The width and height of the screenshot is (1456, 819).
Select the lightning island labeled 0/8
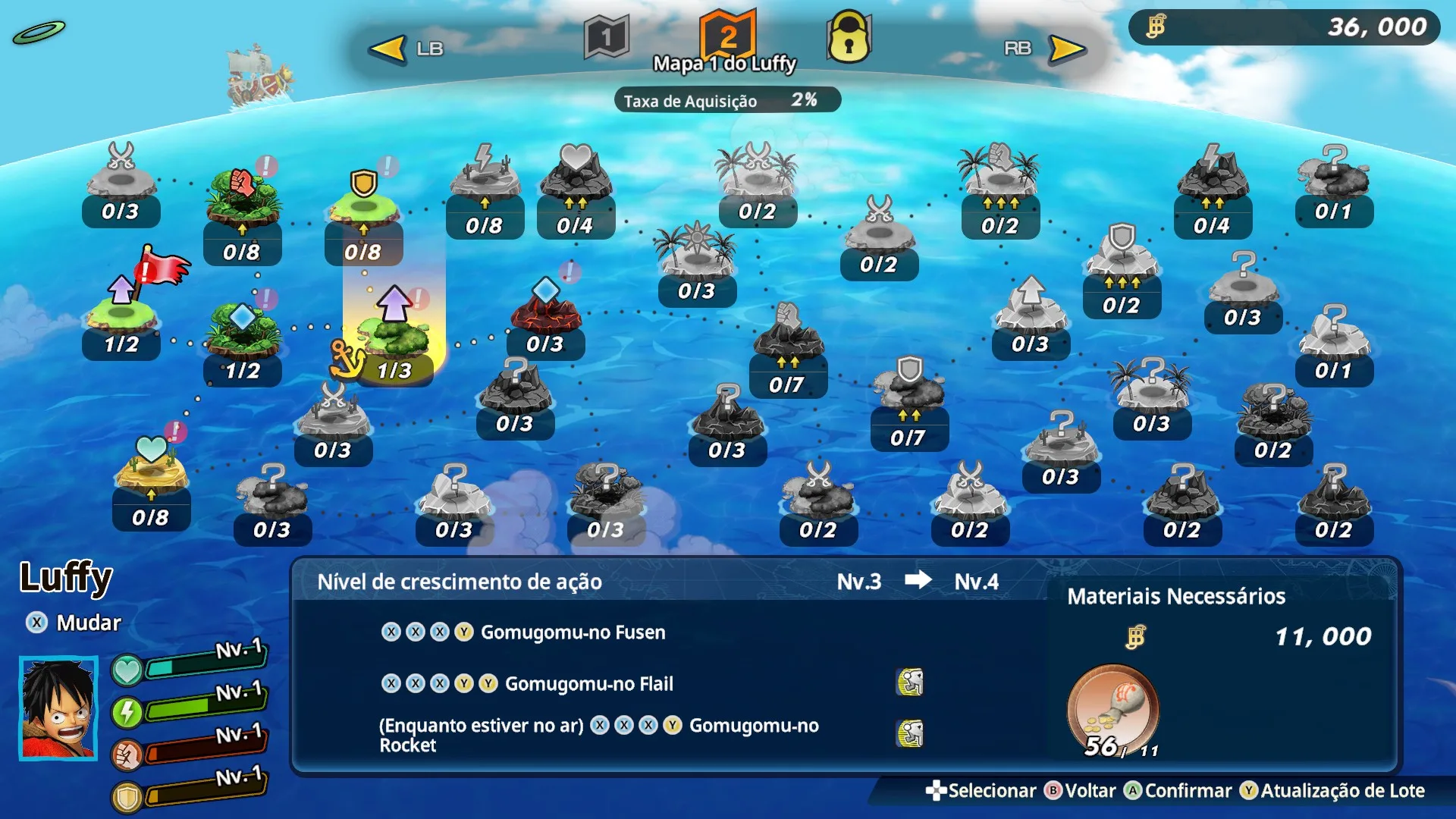point(485,182)
